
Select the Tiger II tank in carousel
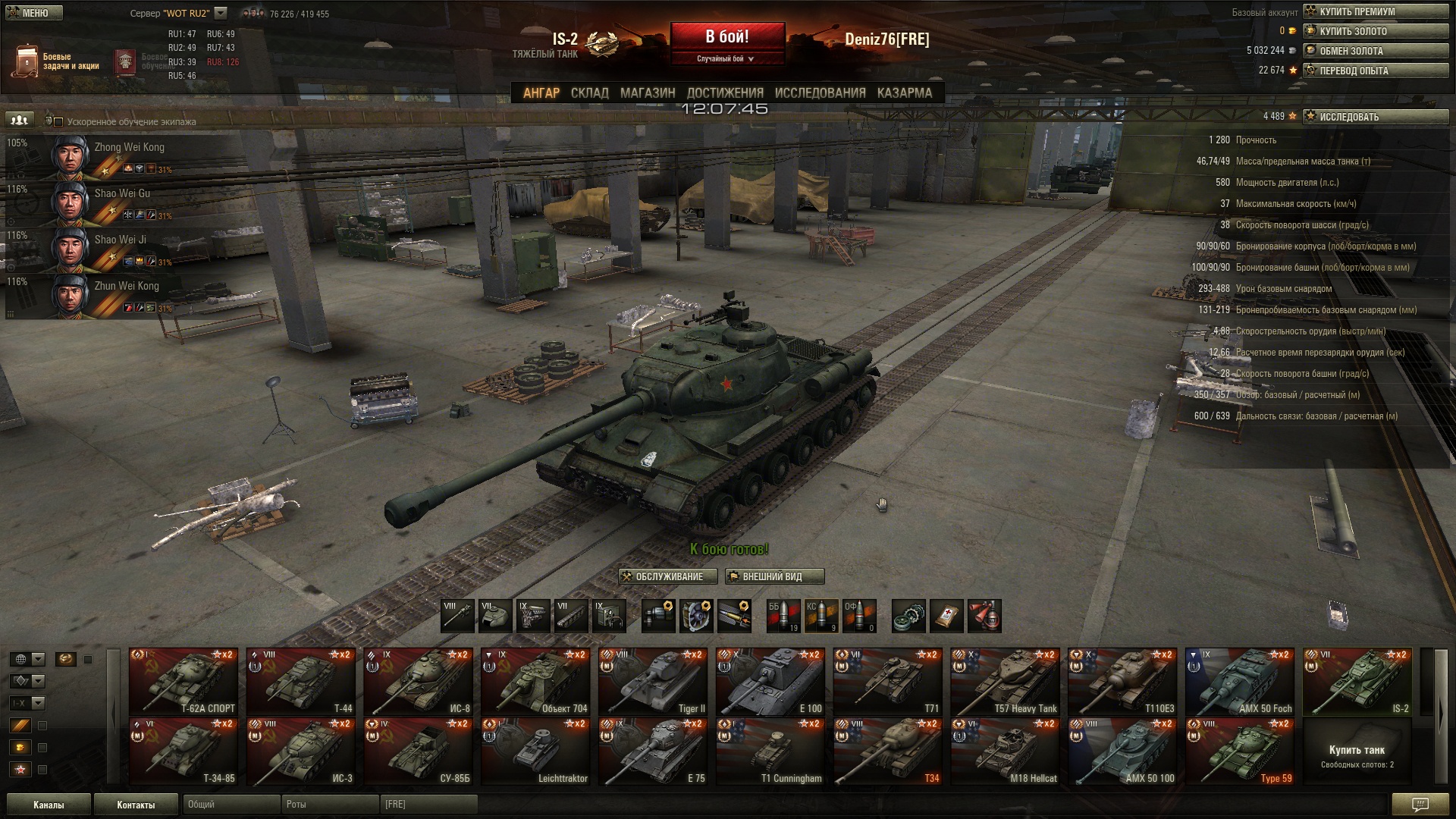tap(653, 681)
